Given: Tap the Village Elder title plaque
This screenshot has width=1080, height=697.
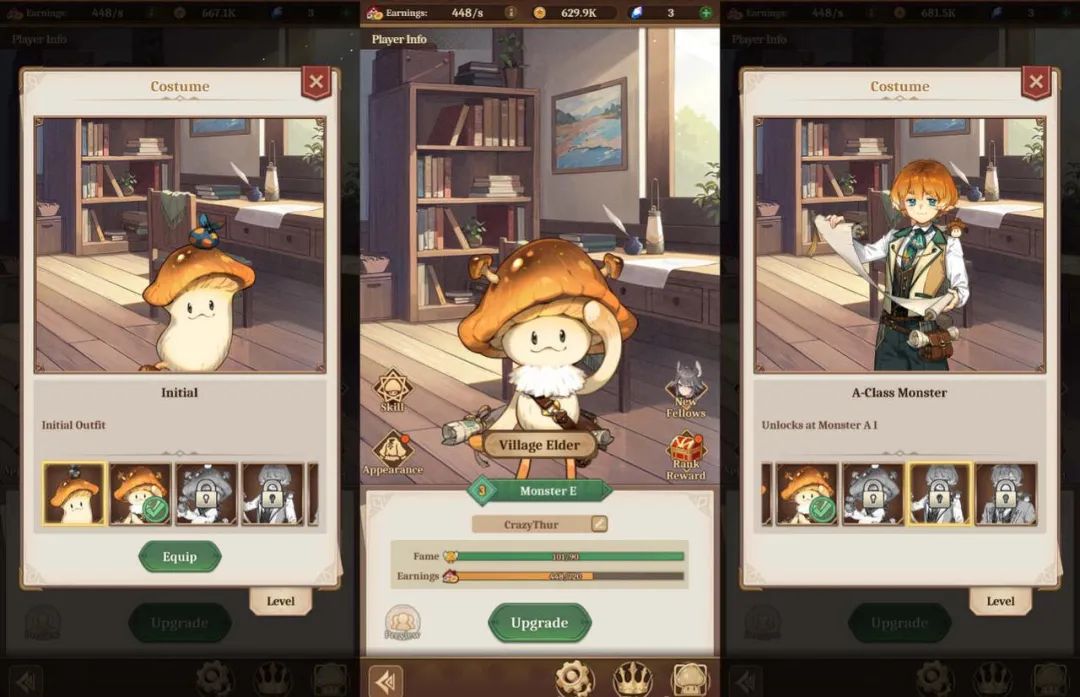Looking at the screenshot, I should pyautogui.click(x=540, y=445).
